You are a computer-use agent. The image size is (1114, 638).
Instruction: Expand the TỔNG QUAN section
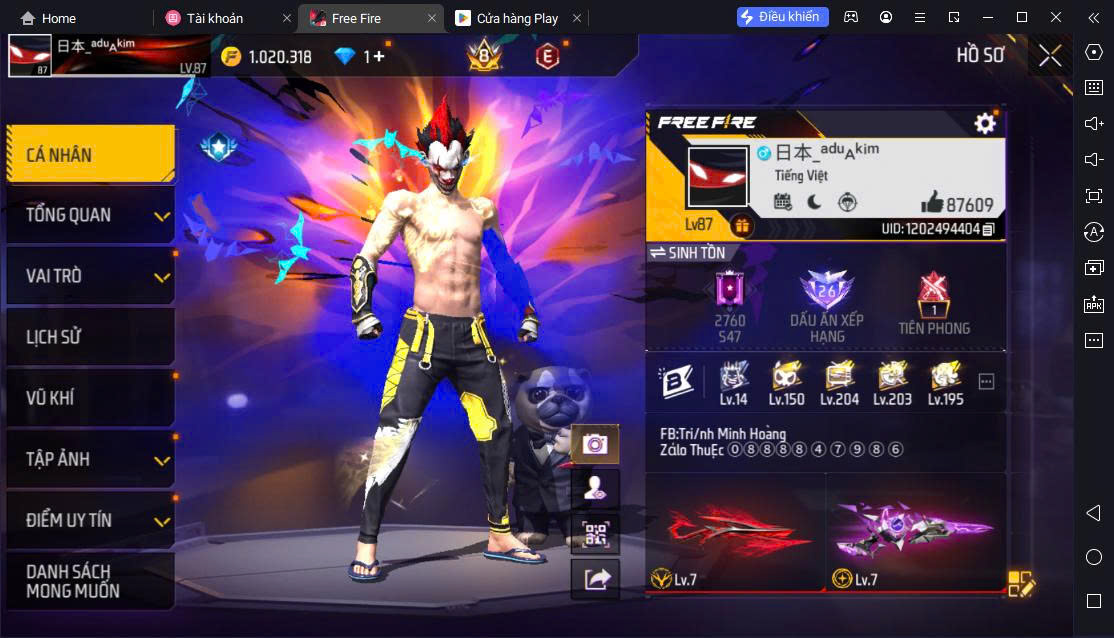tap(90, 215)
